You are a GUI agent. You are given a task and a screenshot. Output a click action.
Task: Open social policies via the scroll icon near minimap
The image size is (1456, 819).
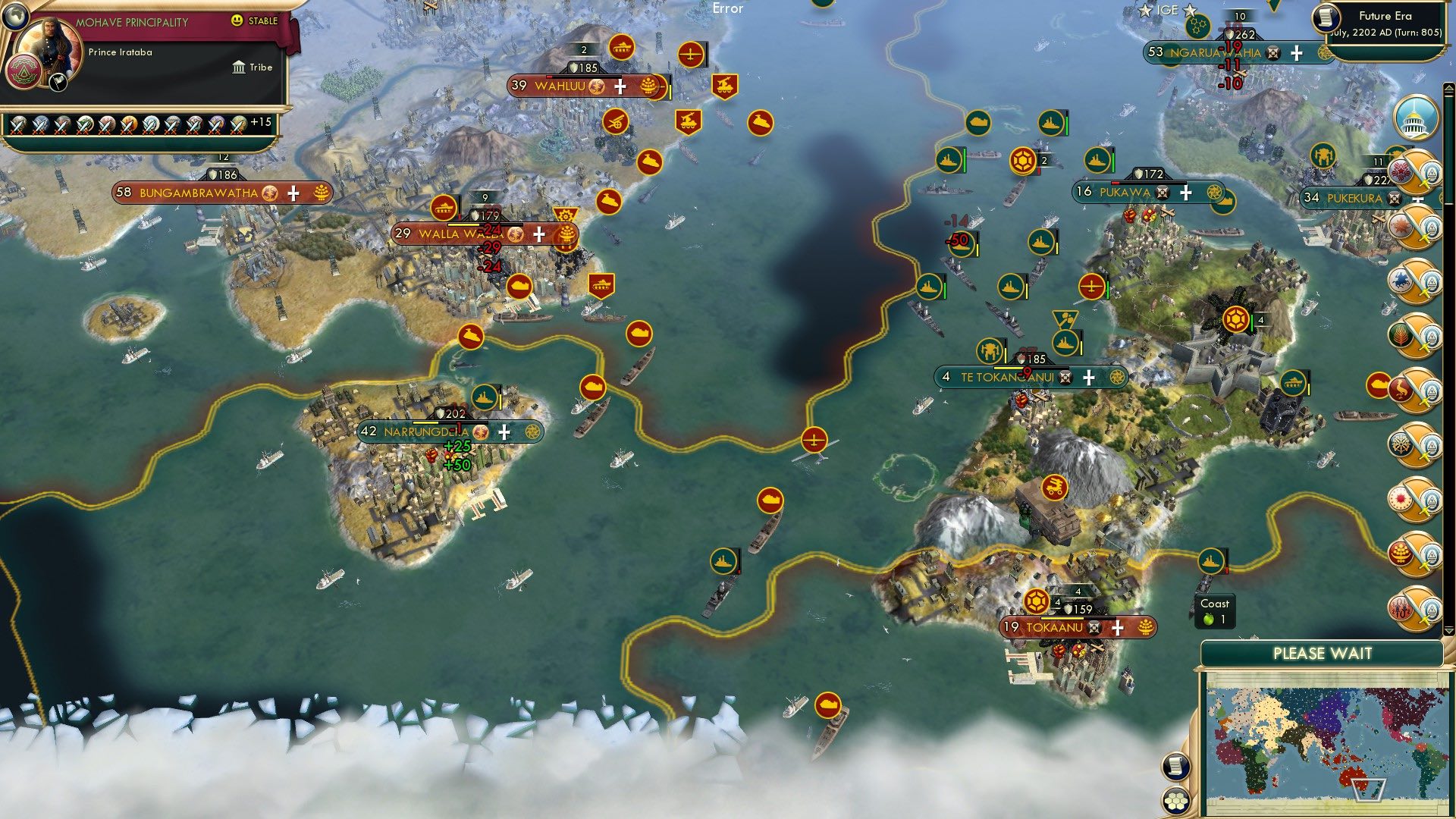(x=1175, y=767)
